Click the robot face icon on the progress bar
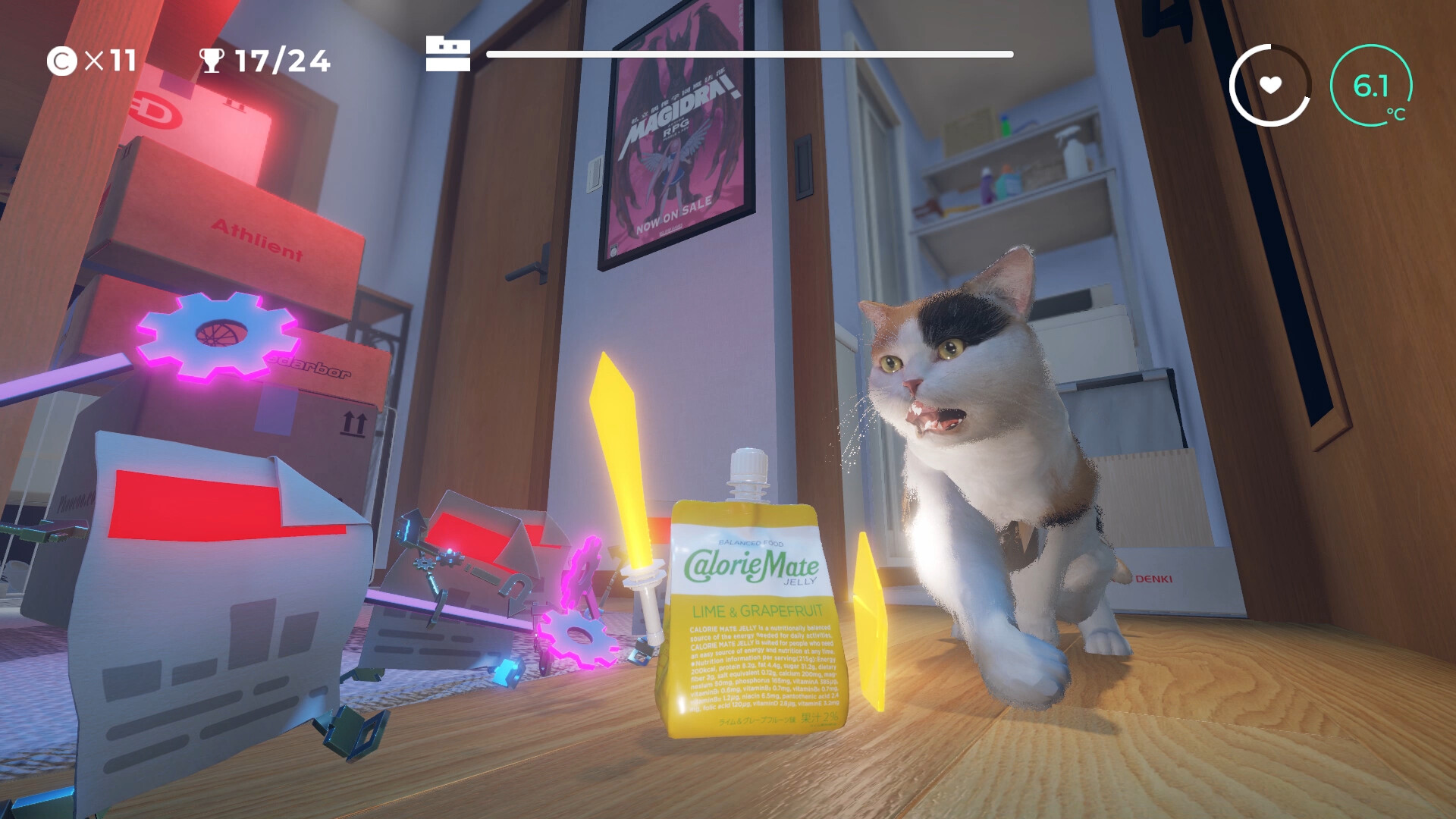Viewport: 1456px width, 819px height. pyautogui.click(x=449, y=53)
